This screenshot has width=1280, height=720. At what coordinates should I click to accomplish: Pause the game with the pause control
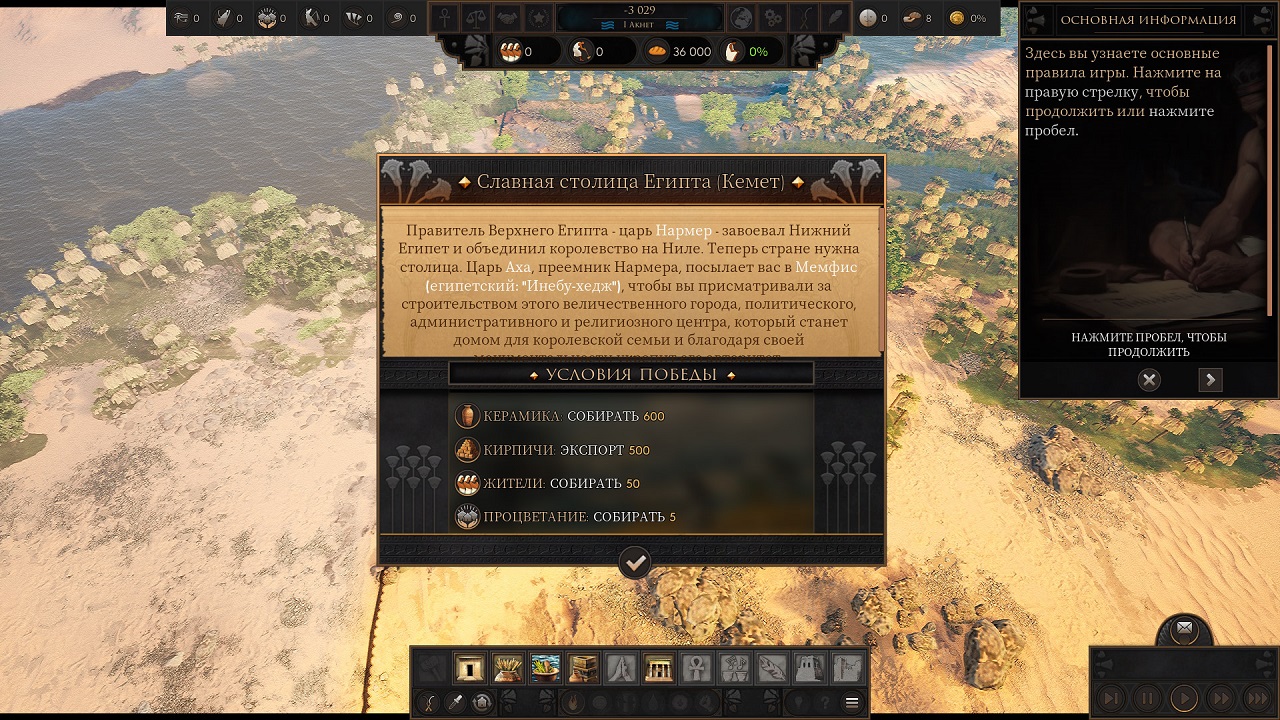(x=1146, y=700)
